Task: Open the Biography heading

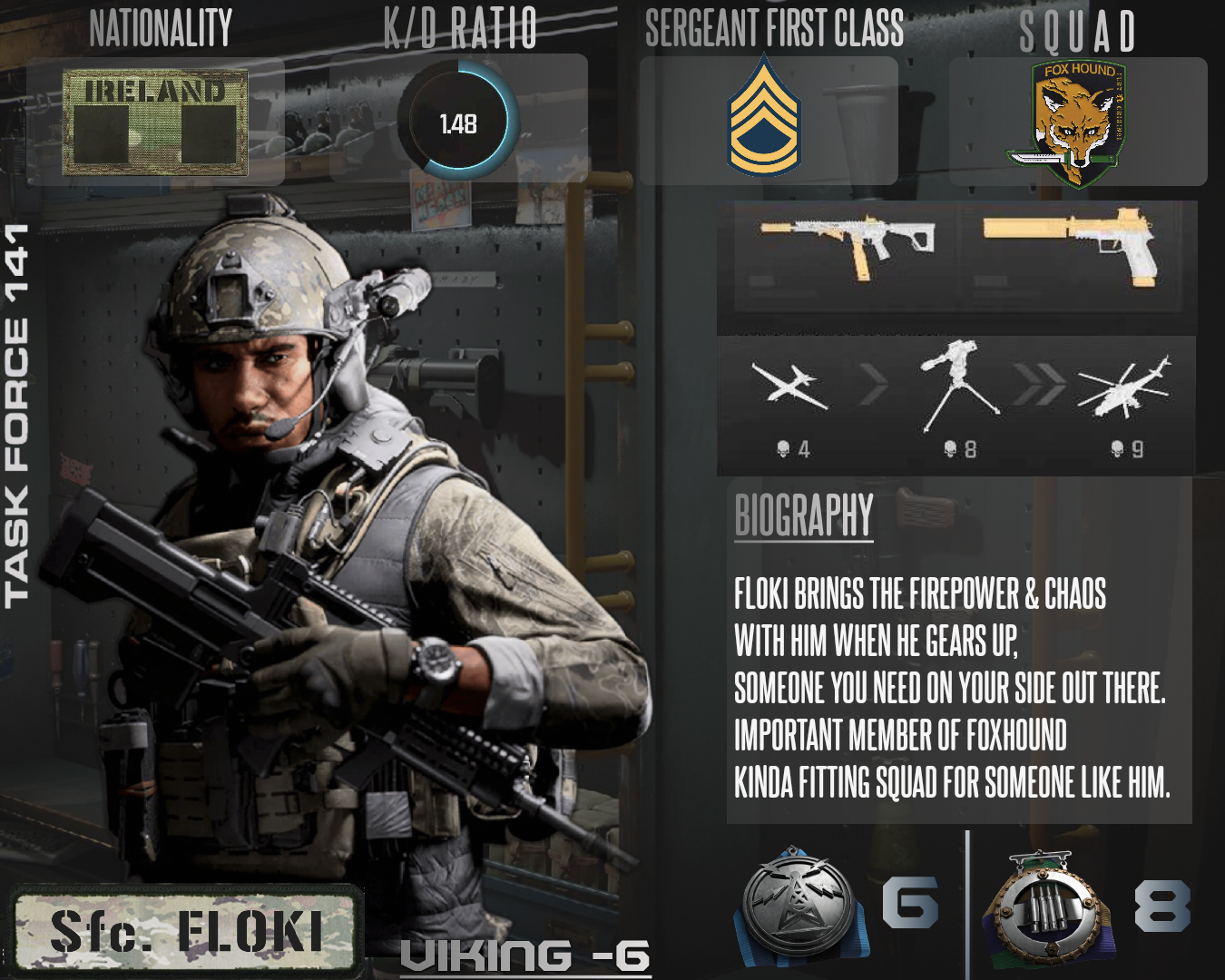Action: pyautogui.click(x=804, y=515)
